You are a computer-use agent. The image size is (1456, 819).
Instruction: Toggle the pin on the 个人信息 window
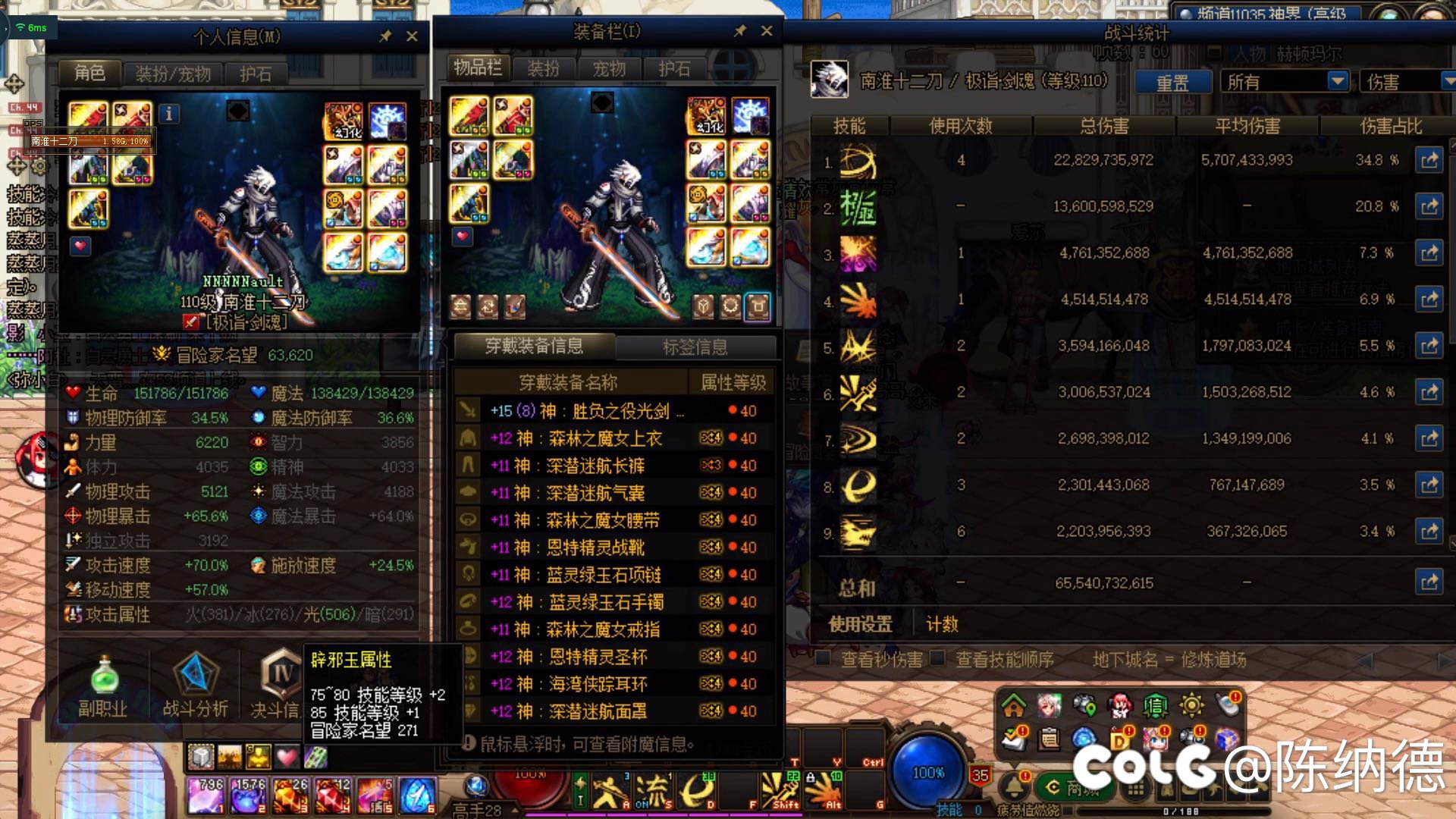pyautogui.click(x=385, y=35)
